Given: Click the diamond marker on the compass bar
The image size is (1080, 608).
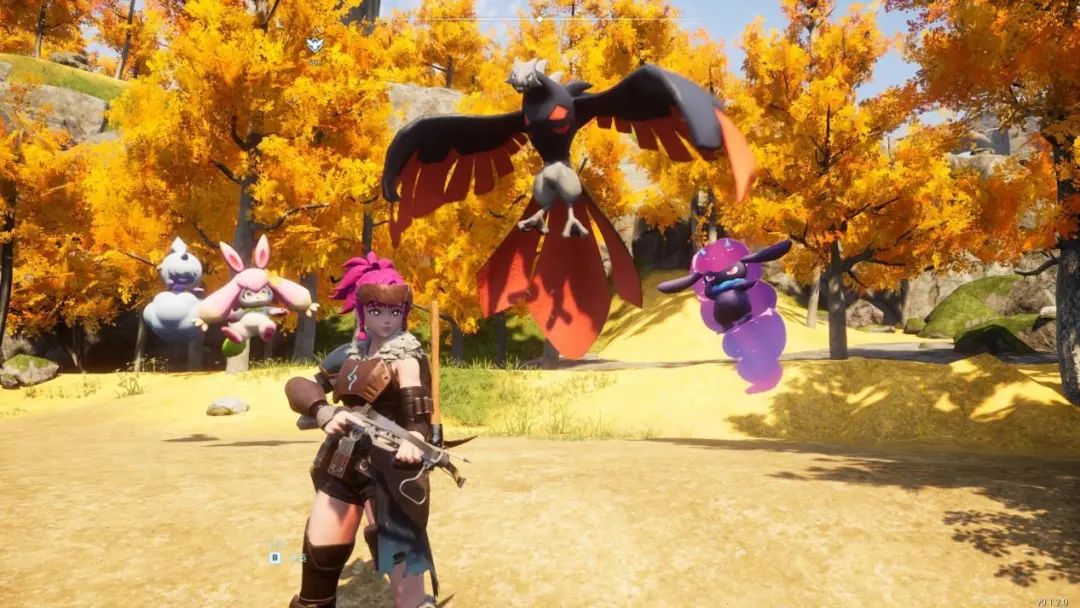Looking at the screenshot, I should tap(539, 18).
